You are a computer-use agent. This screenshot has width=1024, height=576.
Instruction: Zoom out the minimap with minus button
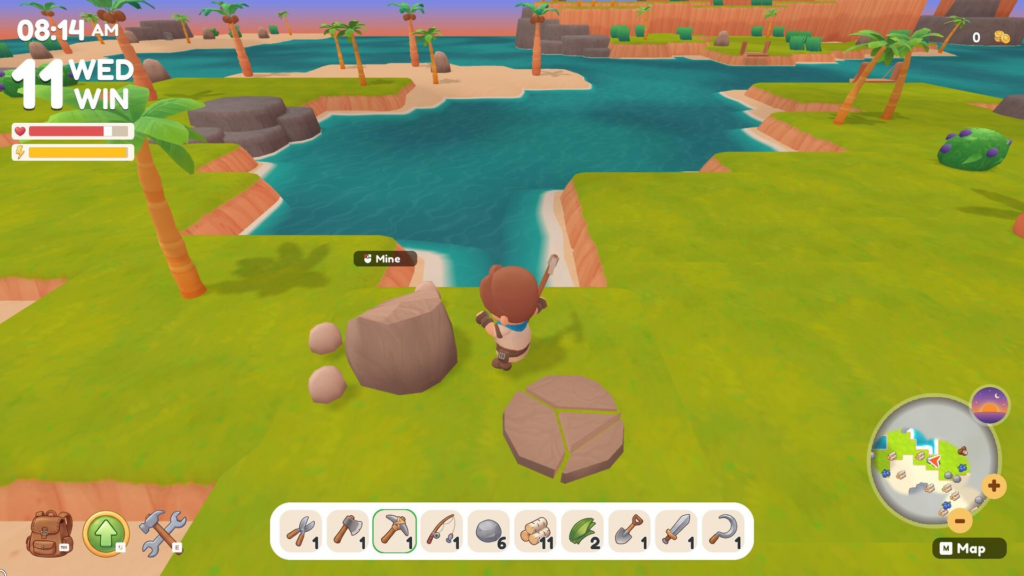coord(959,520)
